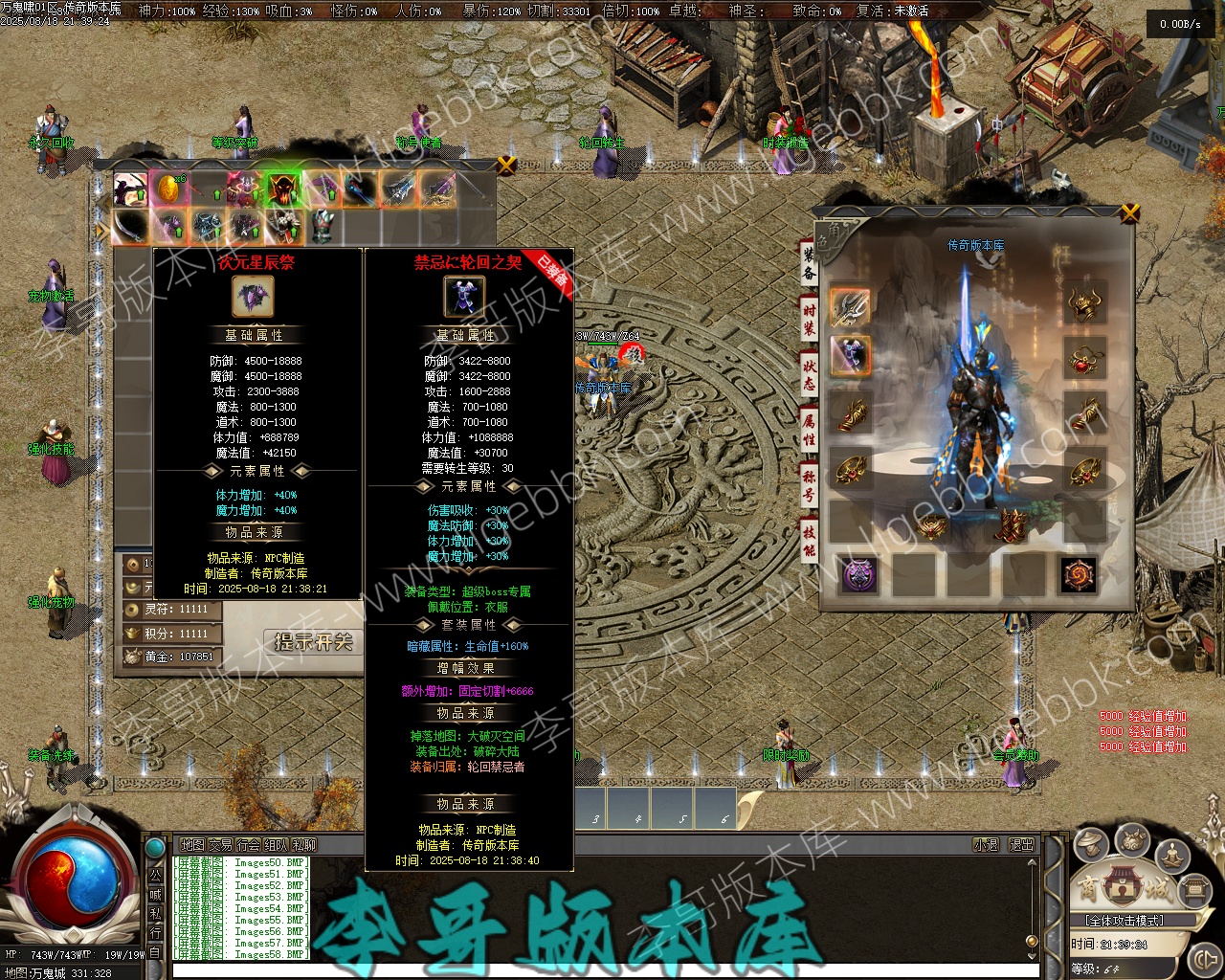Open the 地图 map button above chat
Screen dimensions: 1225x980
pos(192,845)
